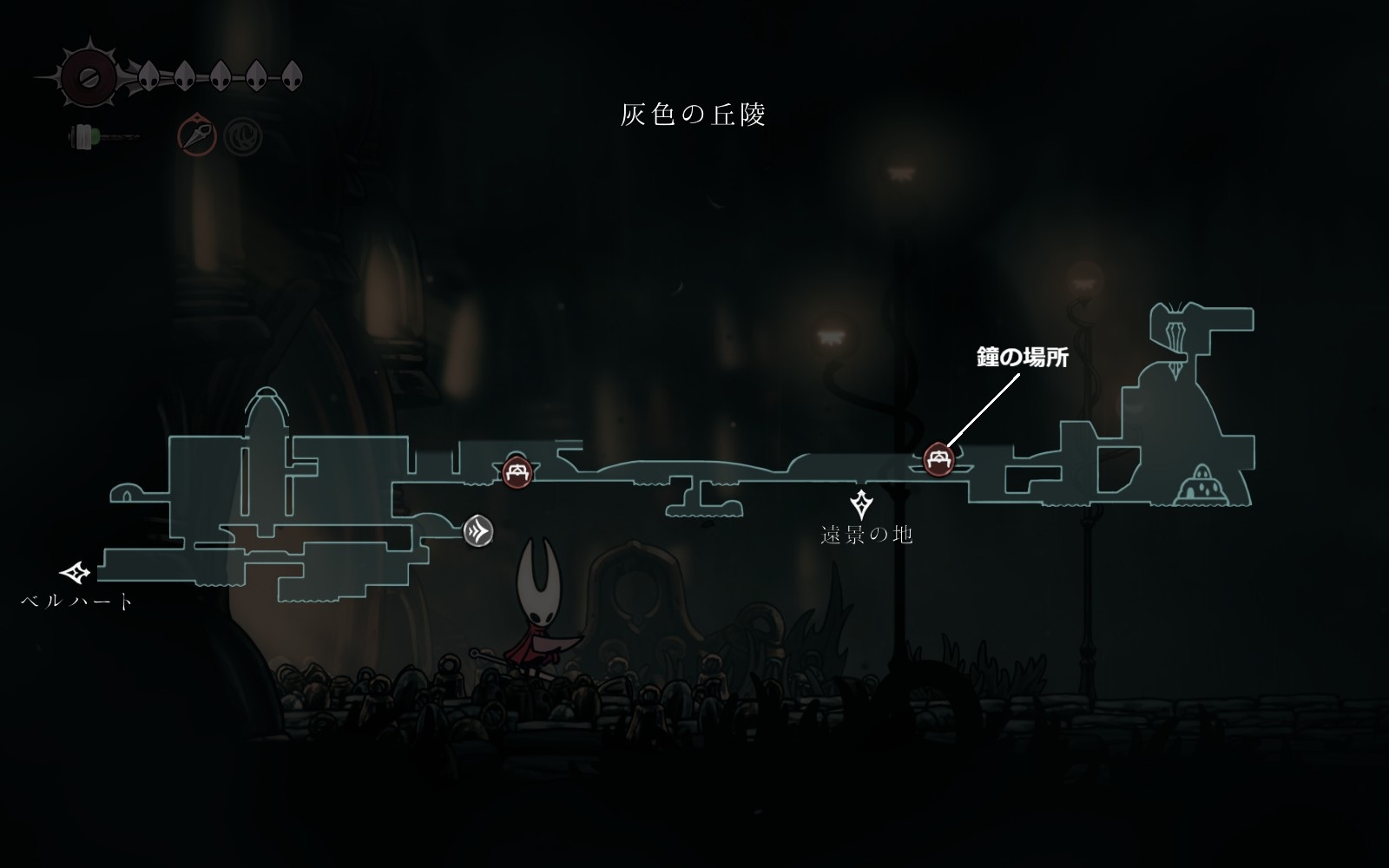Image resolution: width=1389 pixels, height=868 pixels.
Task: Select the red-ringed pin tool icon
Action: pos(197,135)
